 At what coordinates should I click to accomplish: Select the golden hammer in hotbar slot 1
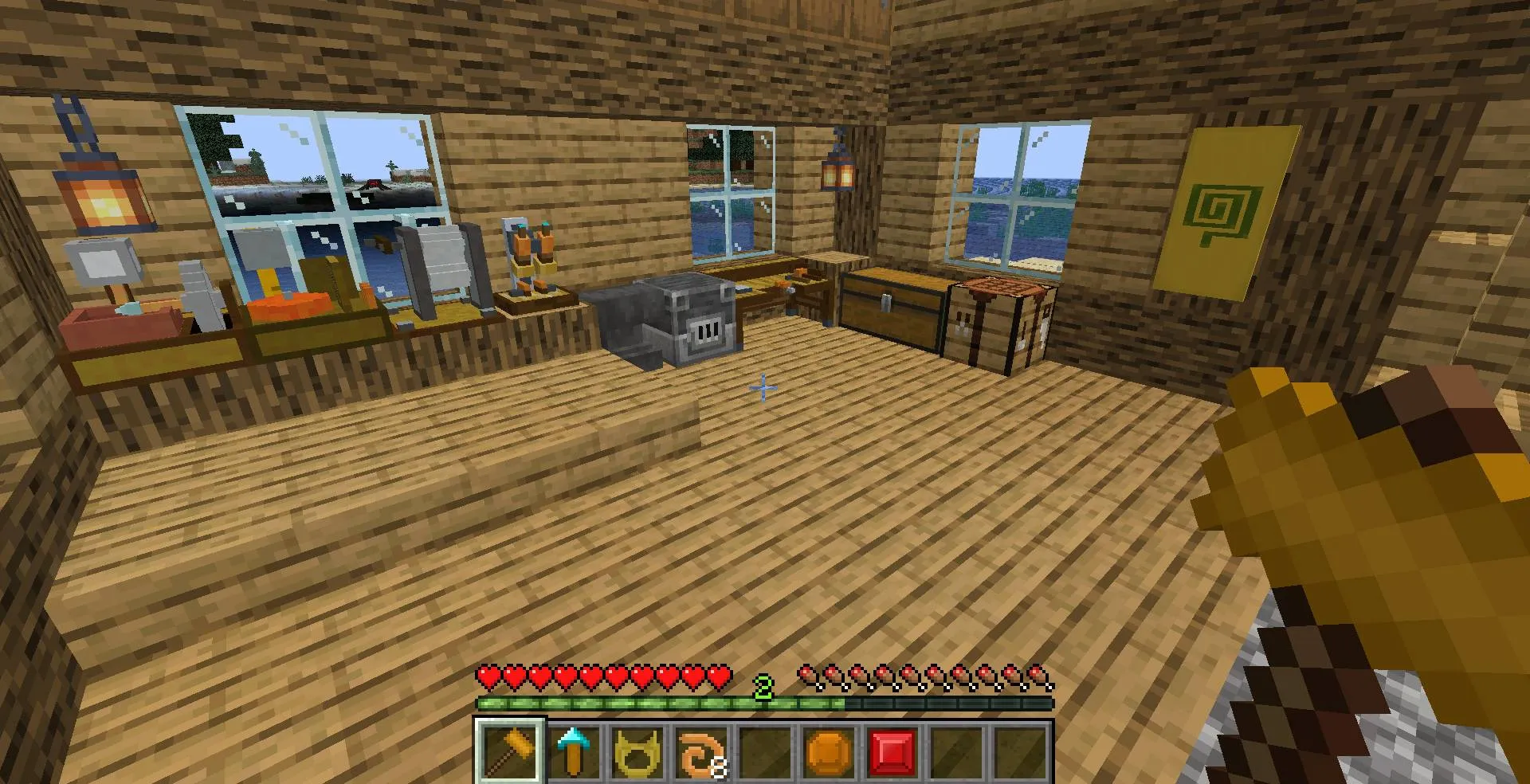pyautogui.click(x=512, y=749)
